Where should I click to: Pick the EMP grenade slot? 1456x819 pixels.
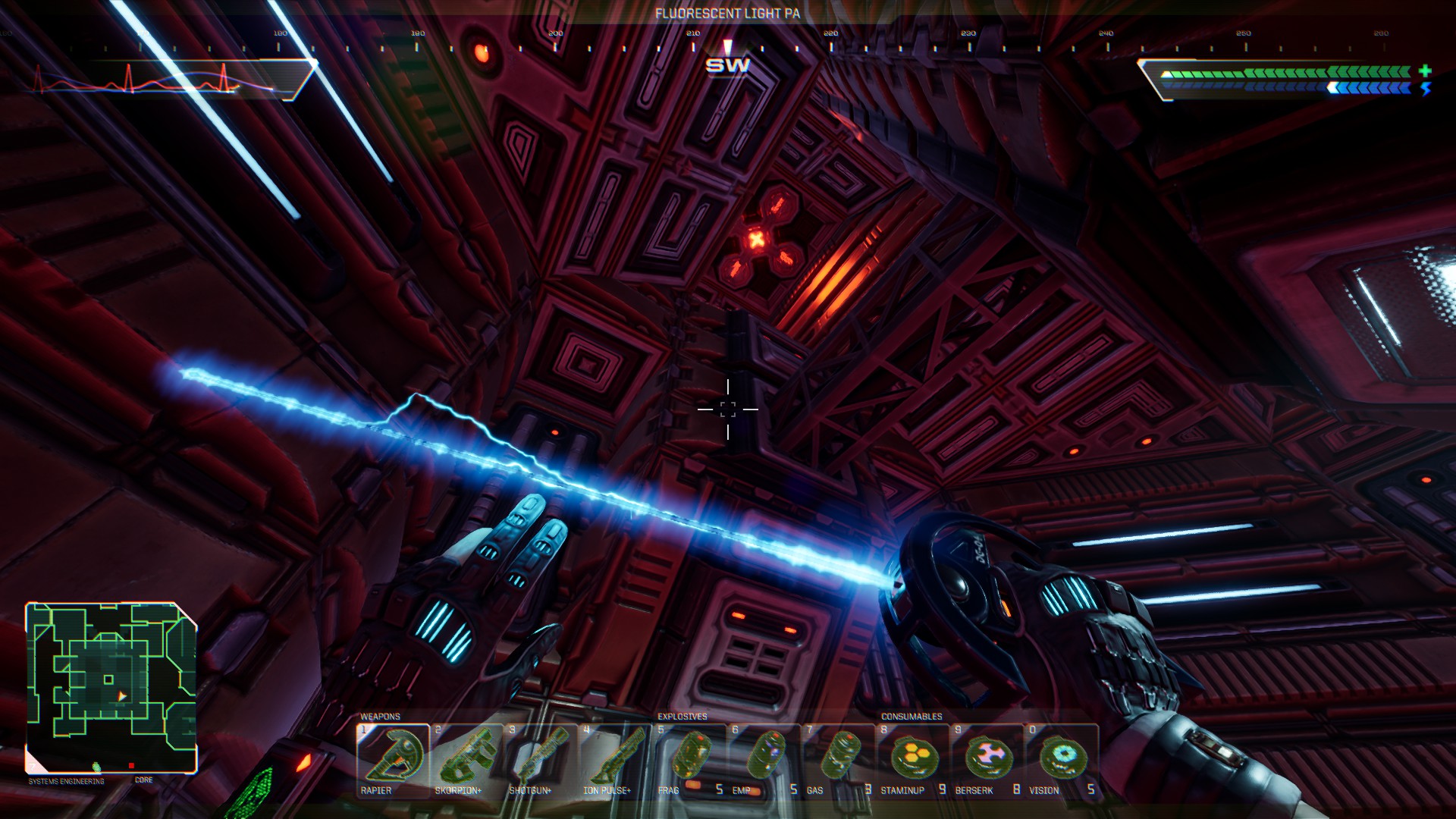(x=764, y=759)
